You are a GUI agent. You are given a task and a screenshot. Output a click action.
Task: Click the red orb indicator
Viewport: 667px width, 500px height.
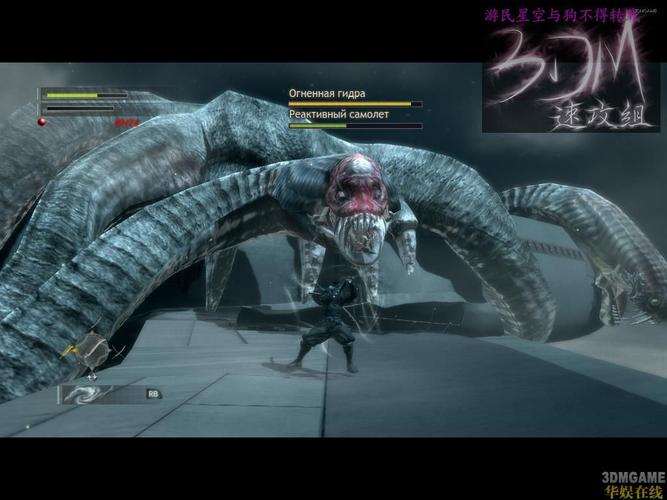pos(43,121)
